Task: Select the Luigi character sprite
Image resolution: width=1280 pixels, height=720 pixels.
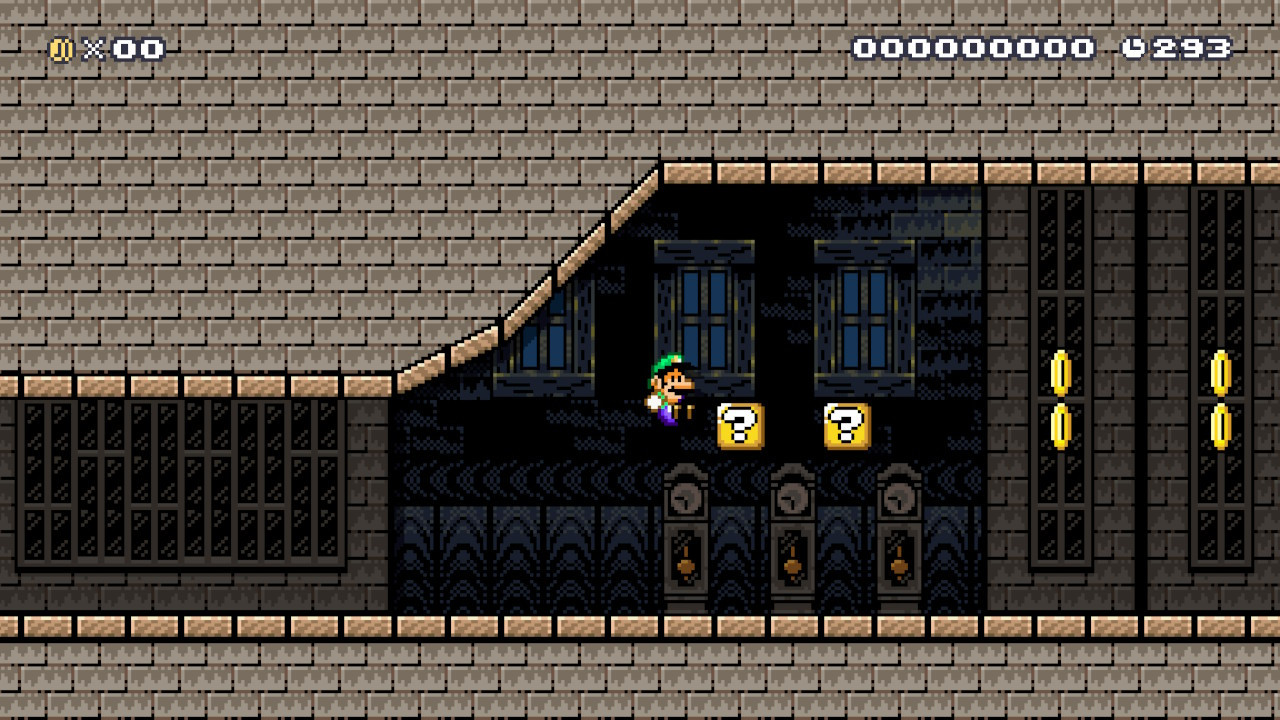Action: [665, 395]
